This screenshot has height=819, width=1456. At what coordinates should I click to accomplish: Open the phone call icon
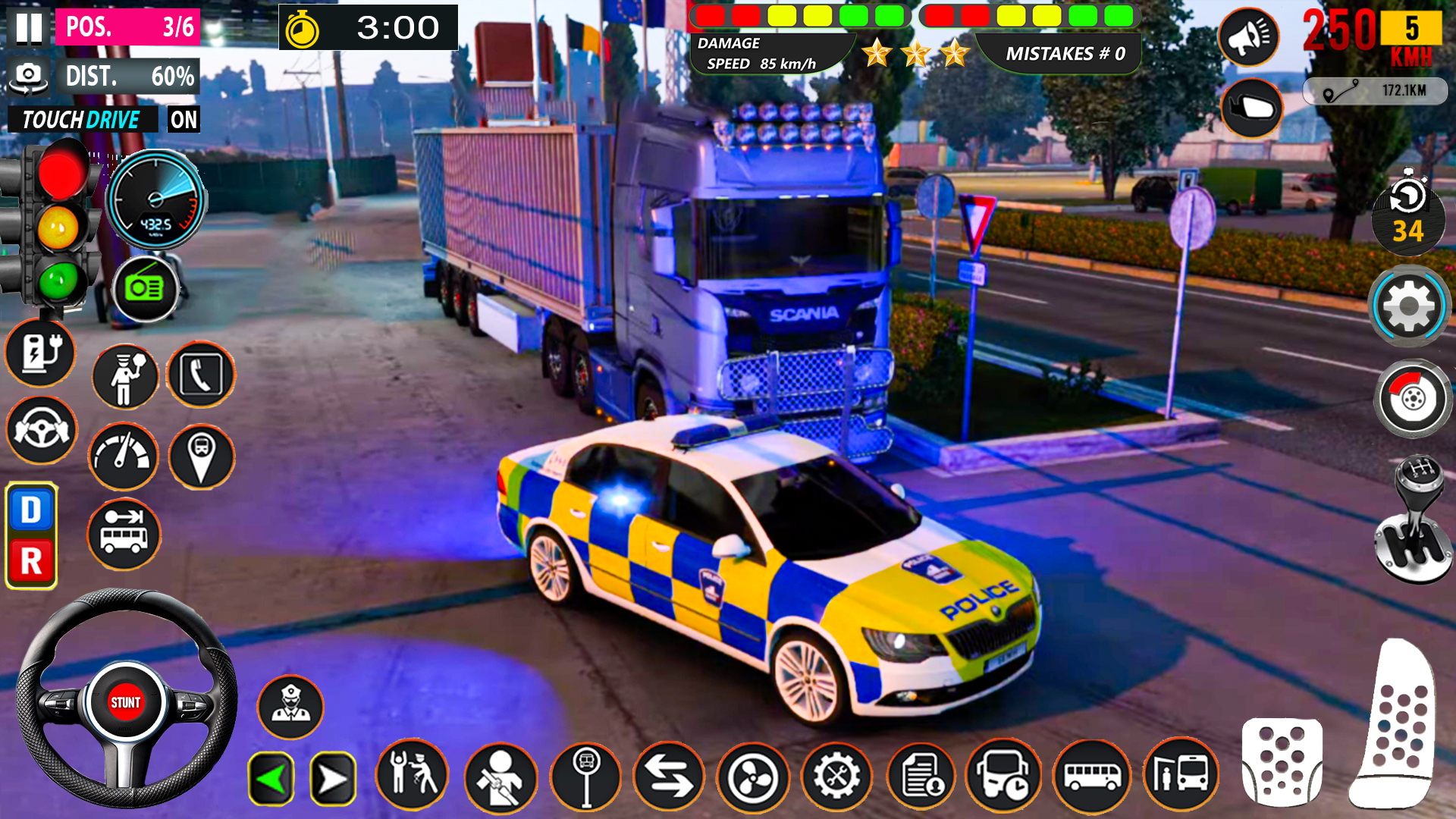(x=200, y=377)
